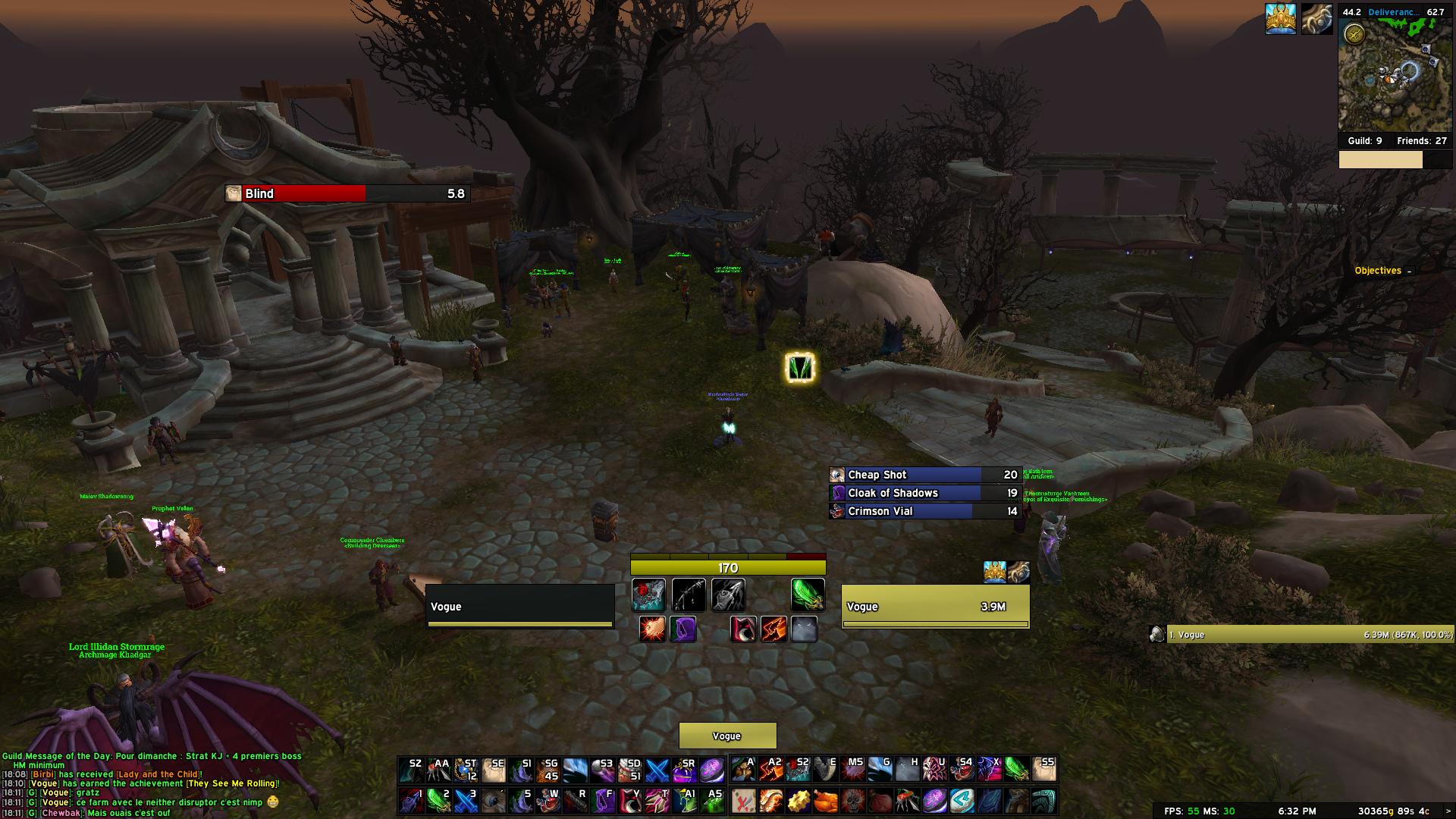The width and height of the screenshot is (1456, 819).
Task: Use the skull icon on the action bar
Action: pos(852,801)
